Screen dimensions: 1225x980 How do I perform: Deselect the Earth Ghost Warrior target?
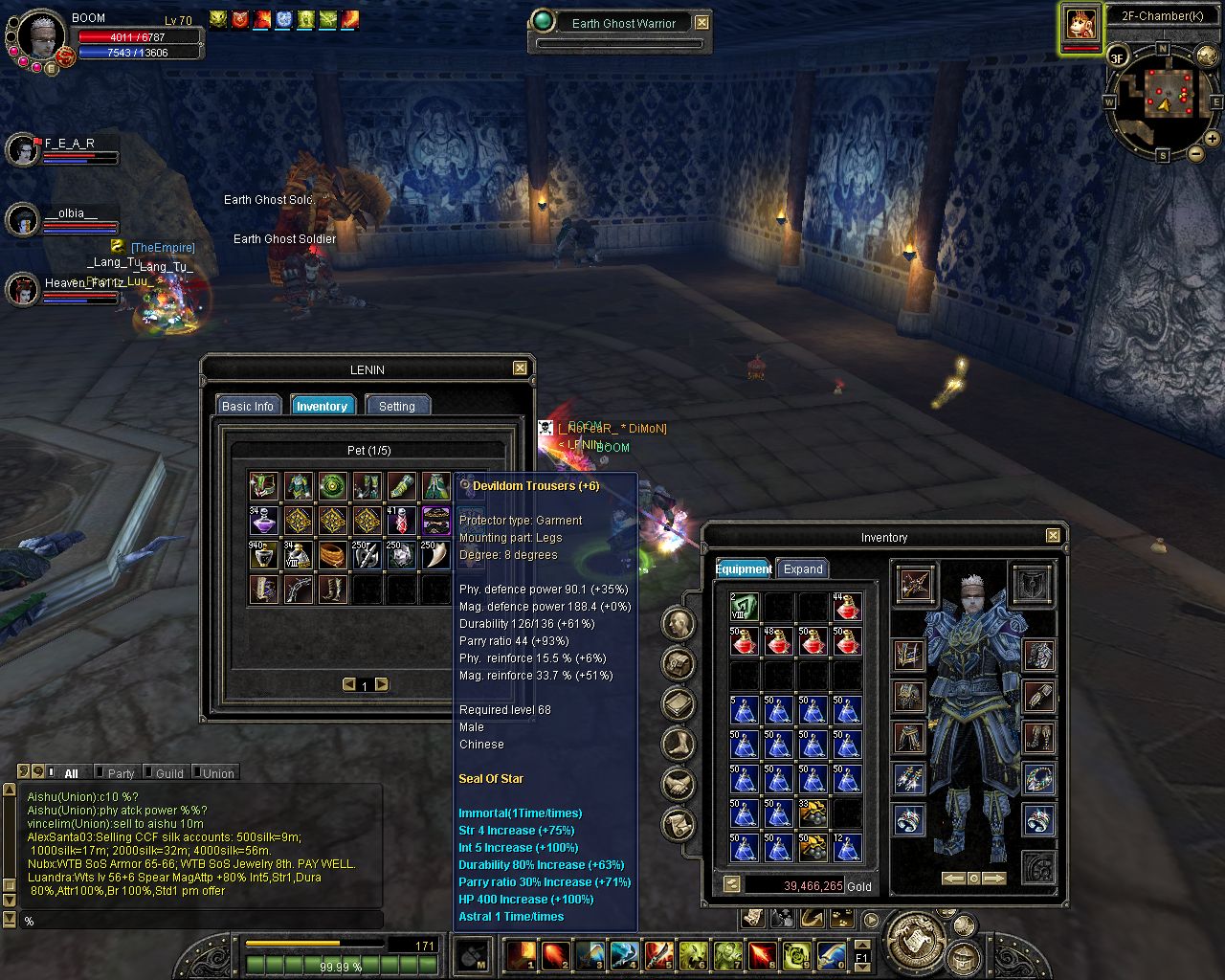[x=702, y=22]
